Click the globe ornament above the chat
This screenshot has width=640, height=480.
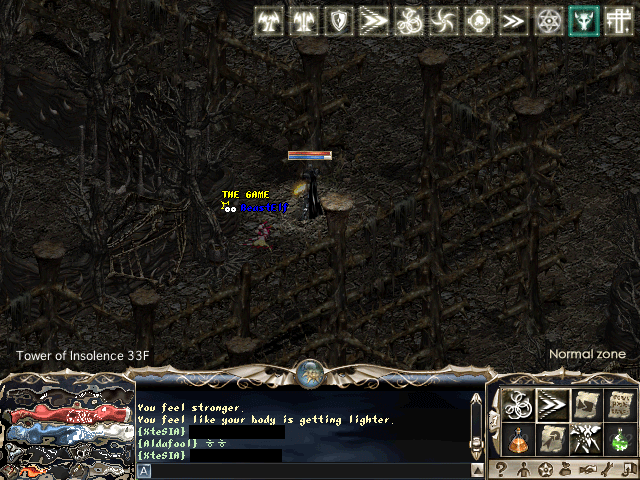(310, 373)
